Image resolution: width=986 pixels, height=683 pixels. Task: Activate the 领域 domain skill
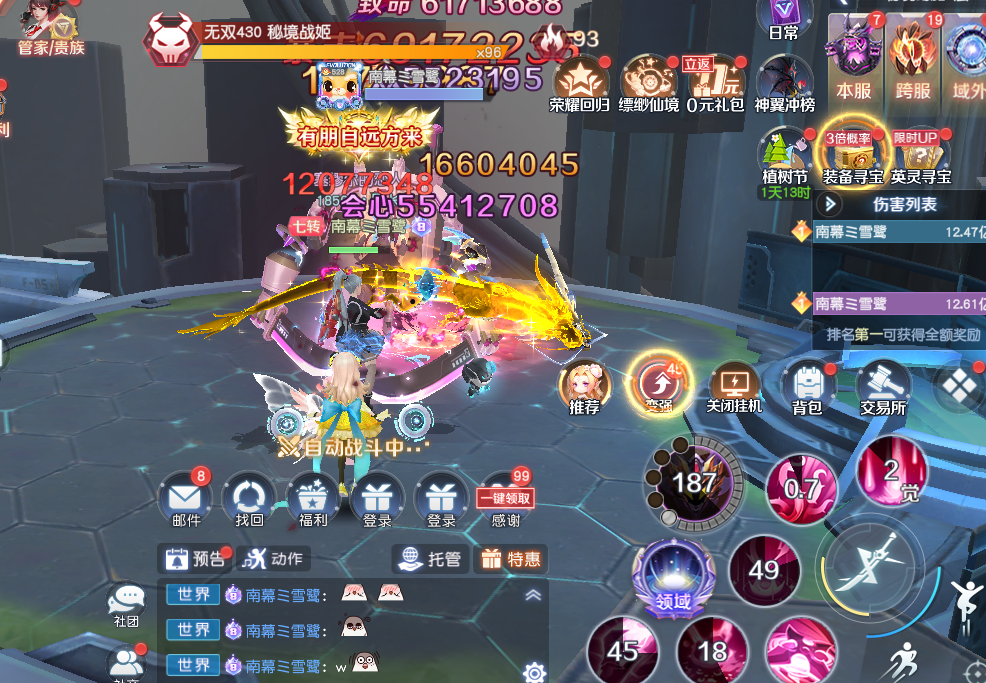point(673,577)
